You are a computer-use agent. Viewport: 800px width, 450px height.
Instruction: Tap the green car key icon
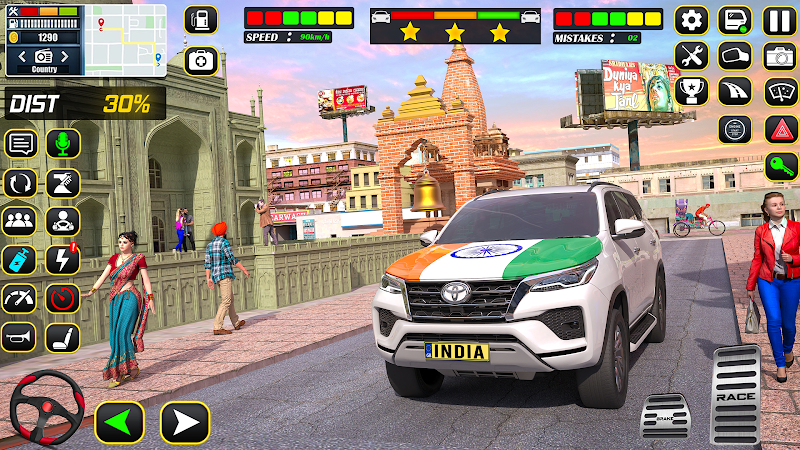[779, 166]
